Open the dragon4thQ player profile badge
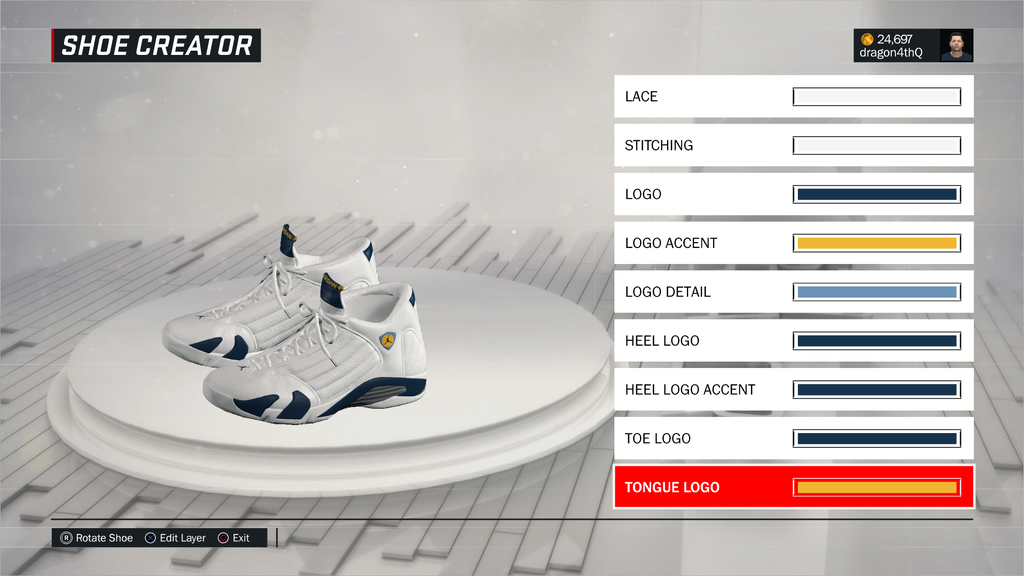1024x576 pixels. pos(913,45)
